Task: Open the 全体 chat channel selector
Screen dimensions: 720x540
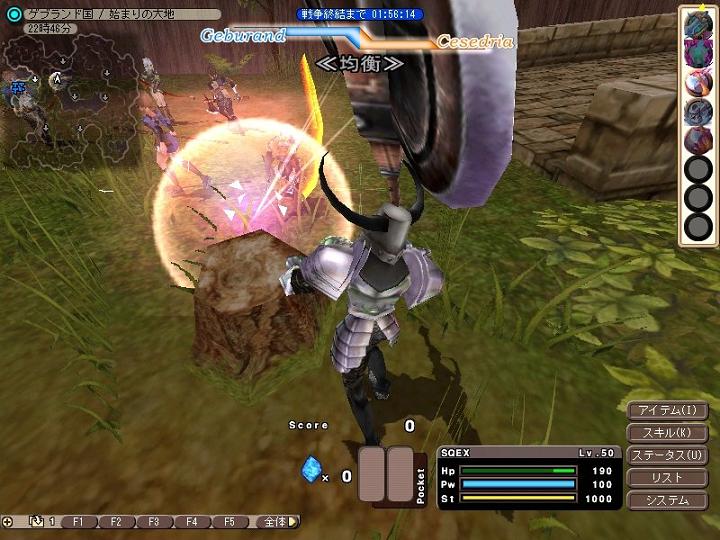Action: click(275, 522)
